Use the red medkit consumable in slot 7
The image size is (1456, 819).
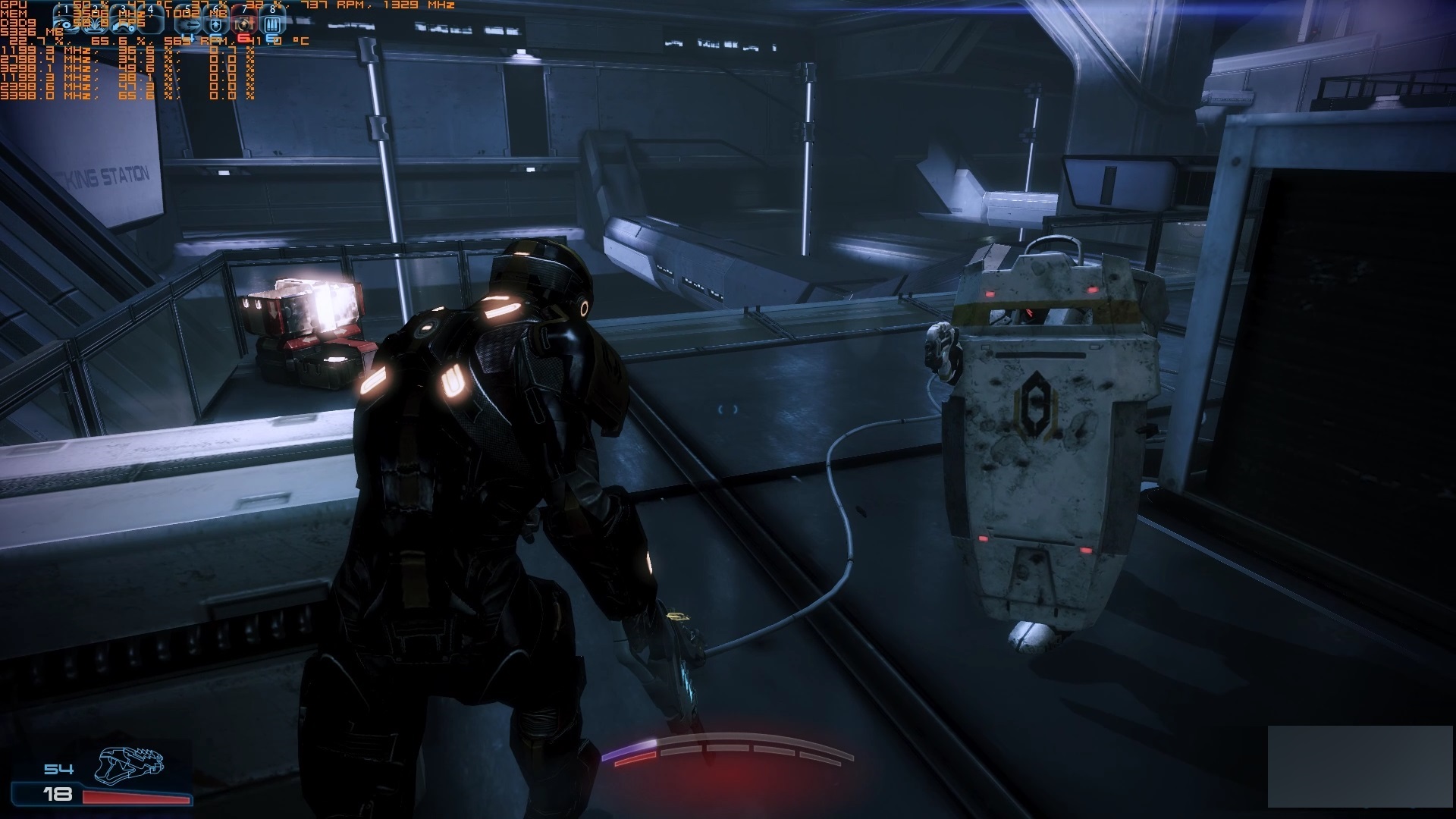click(243, 24)
